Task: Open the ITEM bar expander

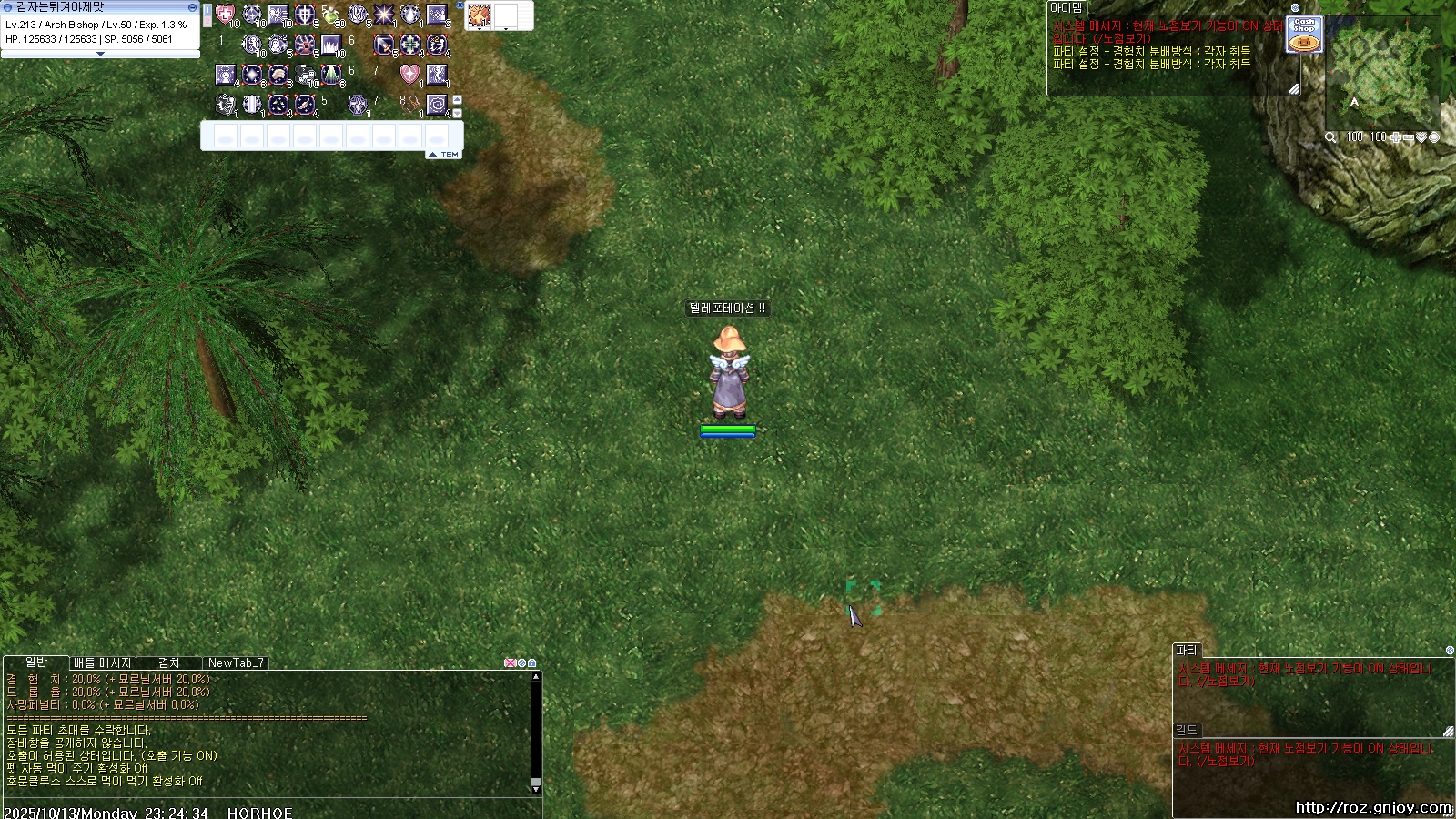Action: [x=445, y=155]
